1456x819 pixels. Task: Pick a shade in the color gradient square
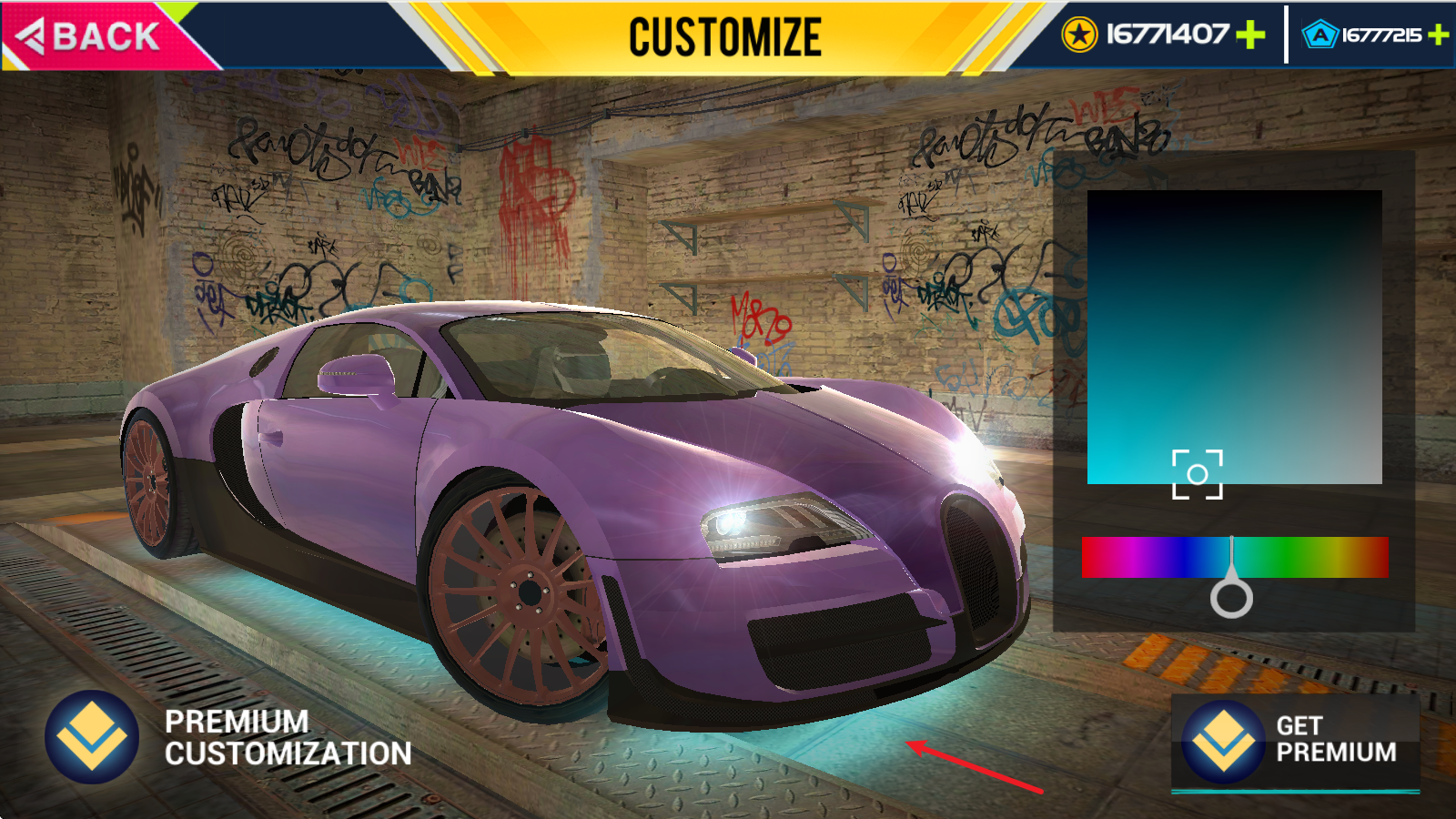[x=1234, y=337]
